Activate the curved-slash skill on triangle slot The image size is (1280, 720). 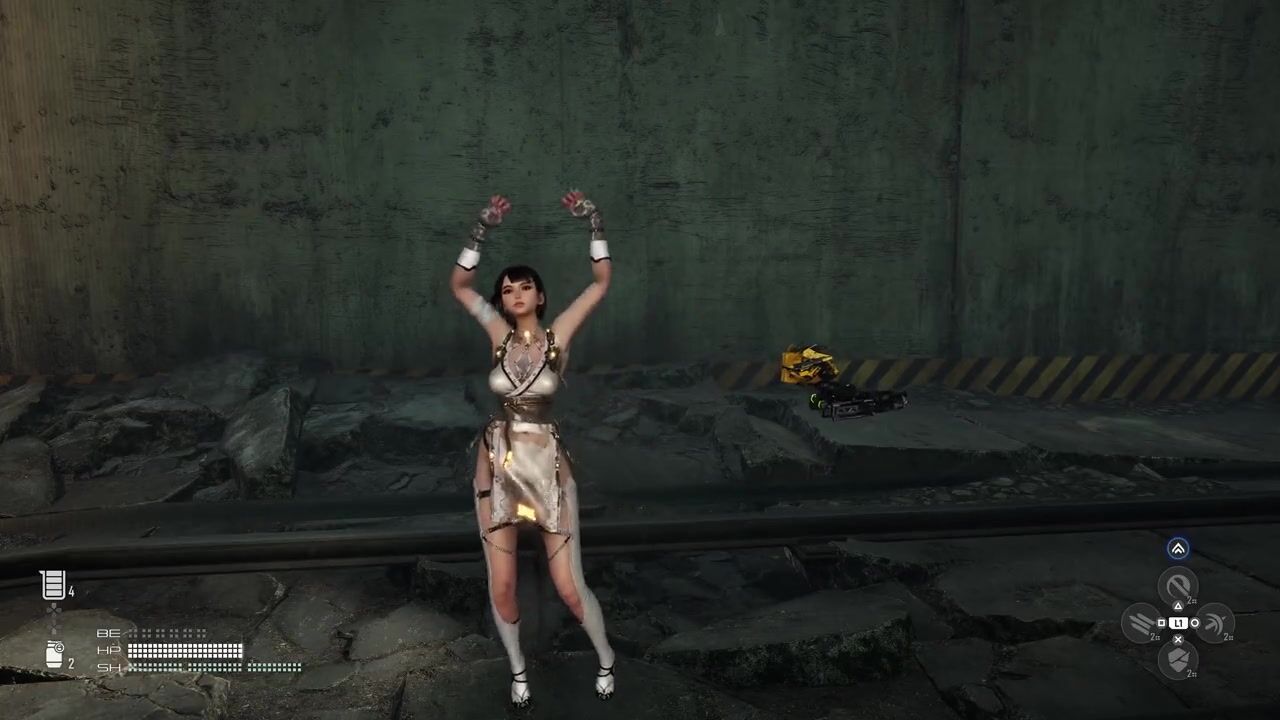(1178, 587)
